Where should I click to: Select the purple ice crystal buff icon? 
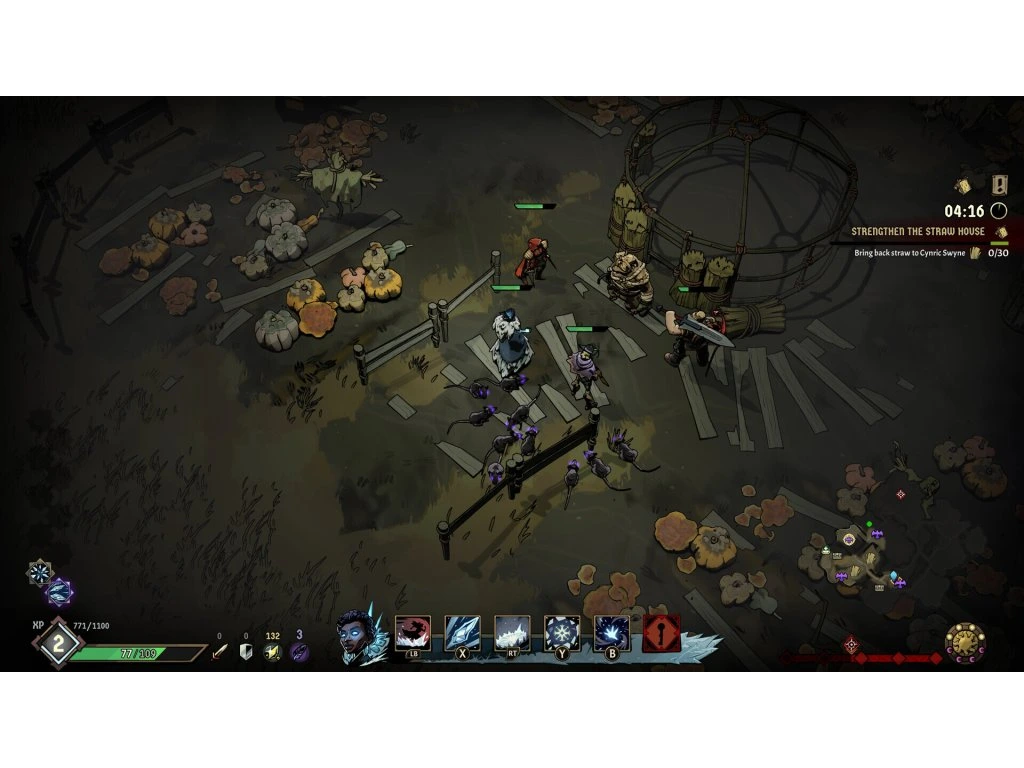coord(59,591)
